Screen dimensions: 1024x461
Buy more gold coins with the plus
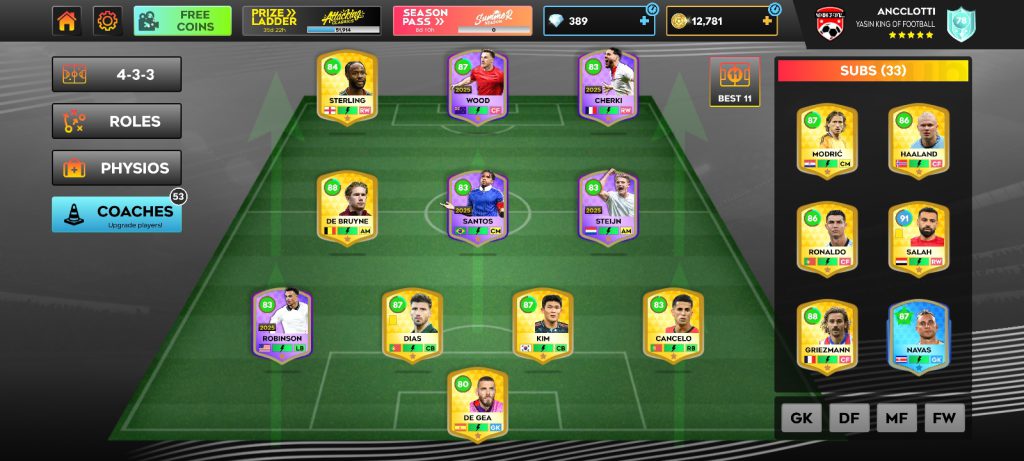tap(766, 21)
